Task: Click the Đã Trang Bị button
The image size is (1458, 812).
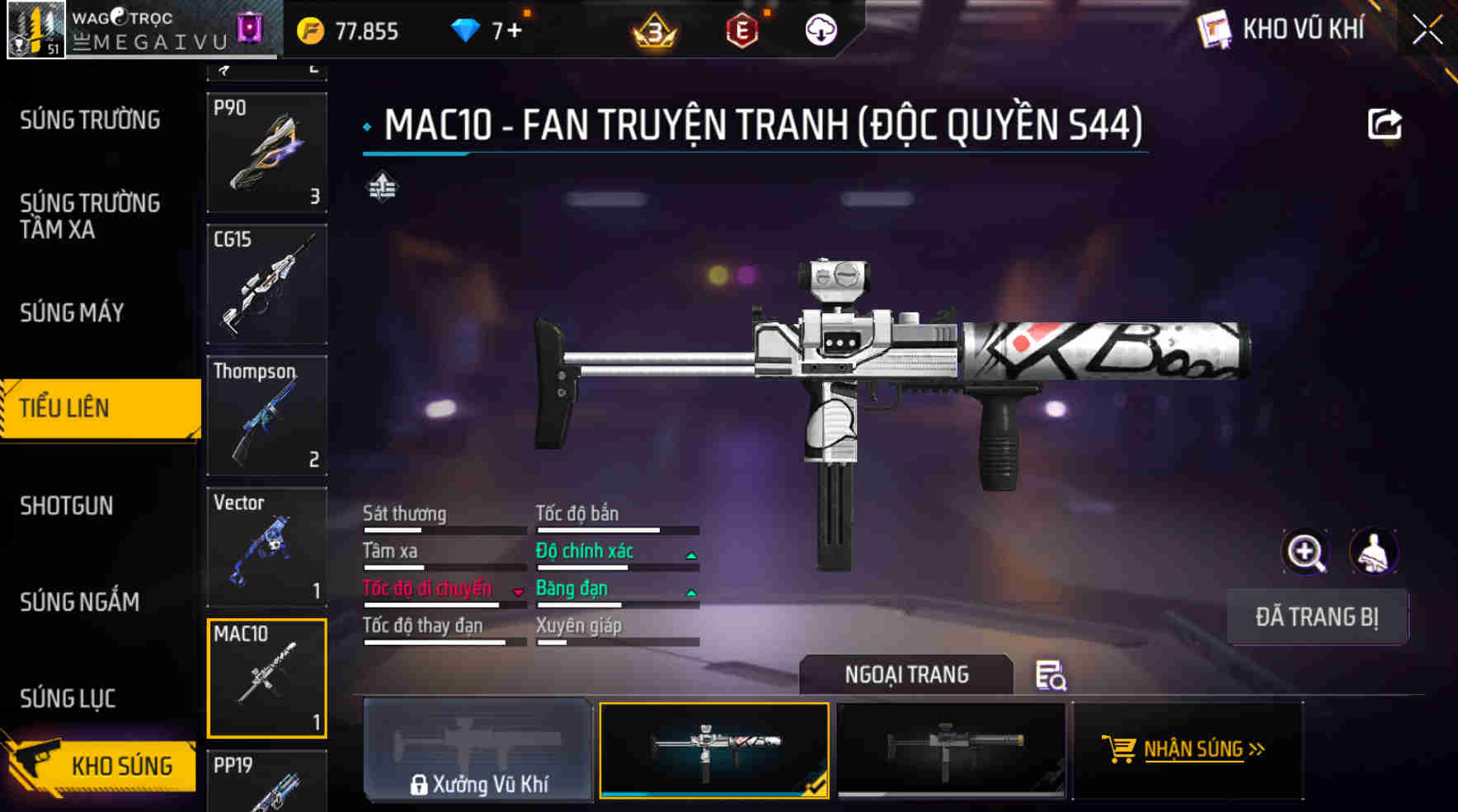Action: coord(1317,617)
